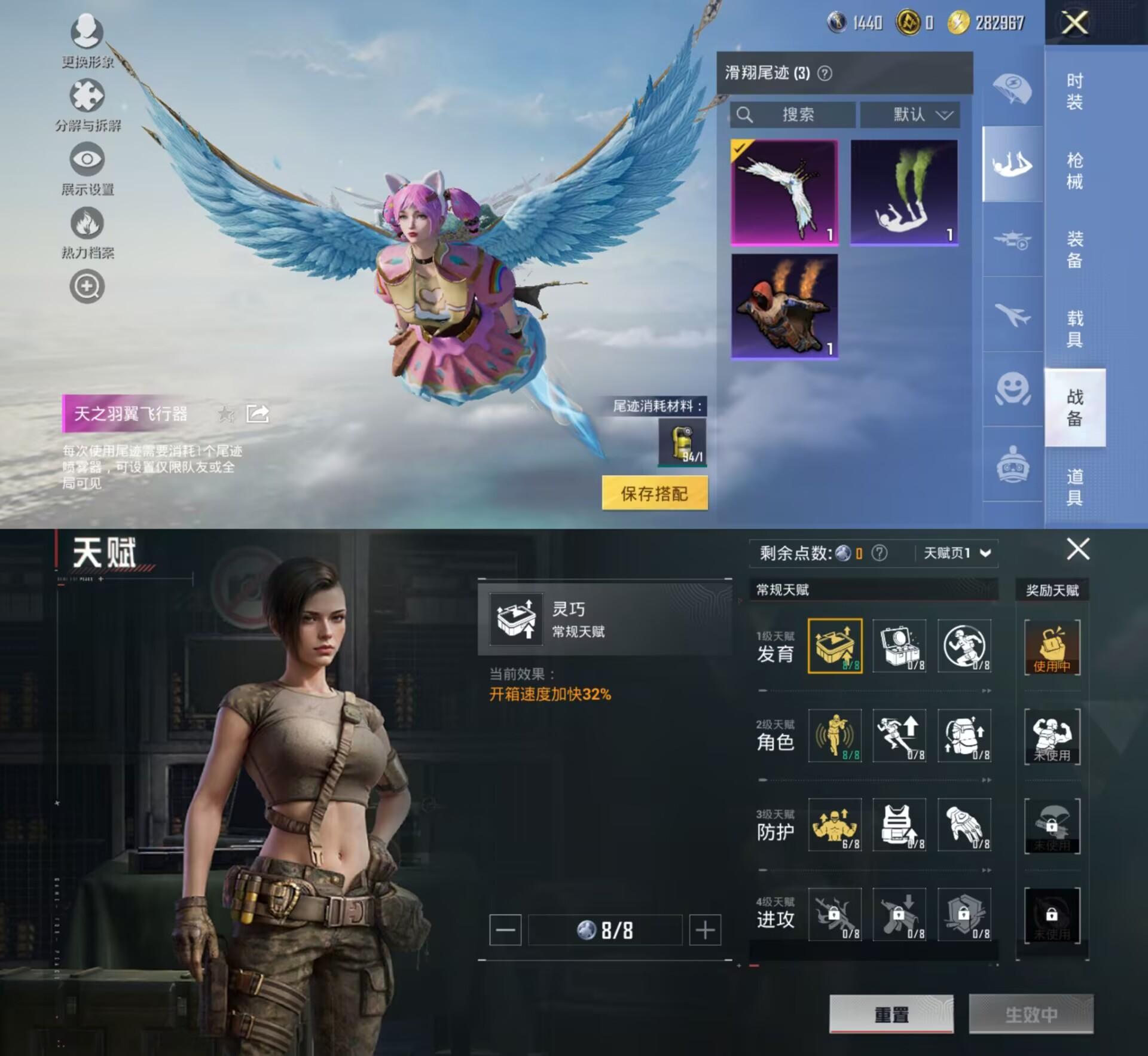The image size is (1148, 1056).
Task: Increase talent points with plus button
Action: pos(705,930)
